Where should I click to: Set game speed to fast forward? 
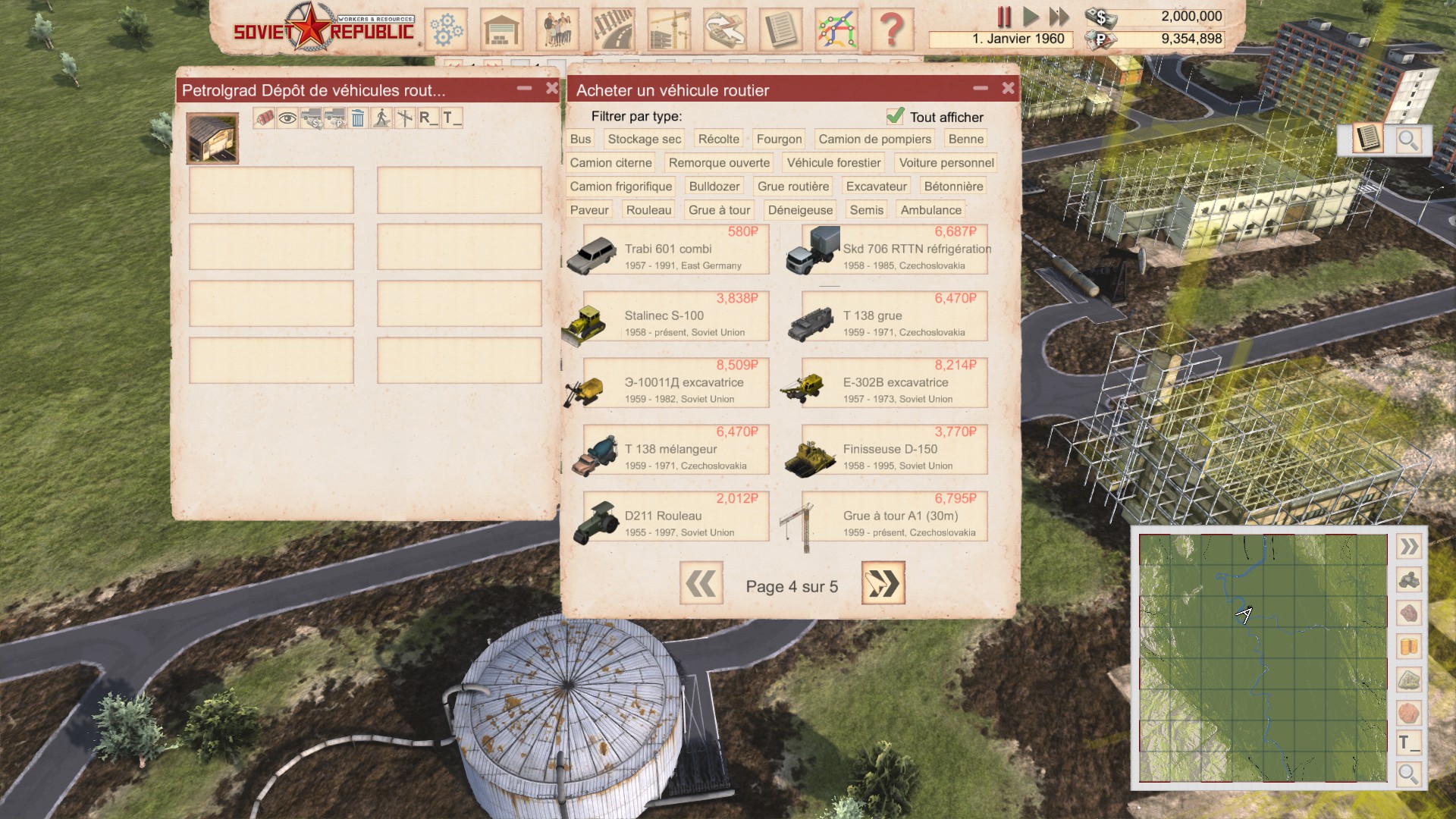click(x=1059, y=17)
